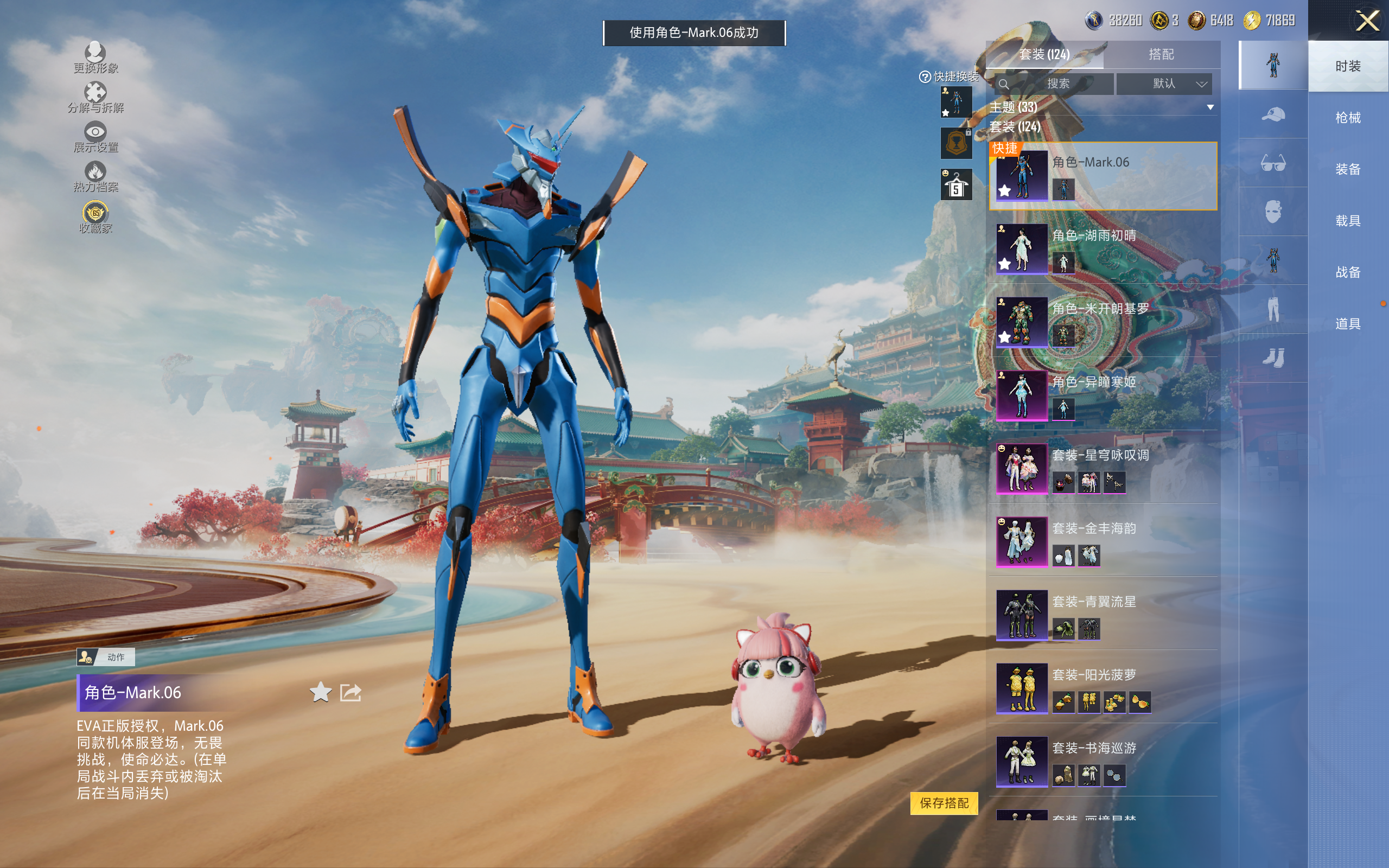Save outfit with 保存搭配 button
This screenshot has height=868, width=1389.
pos(944,803)
